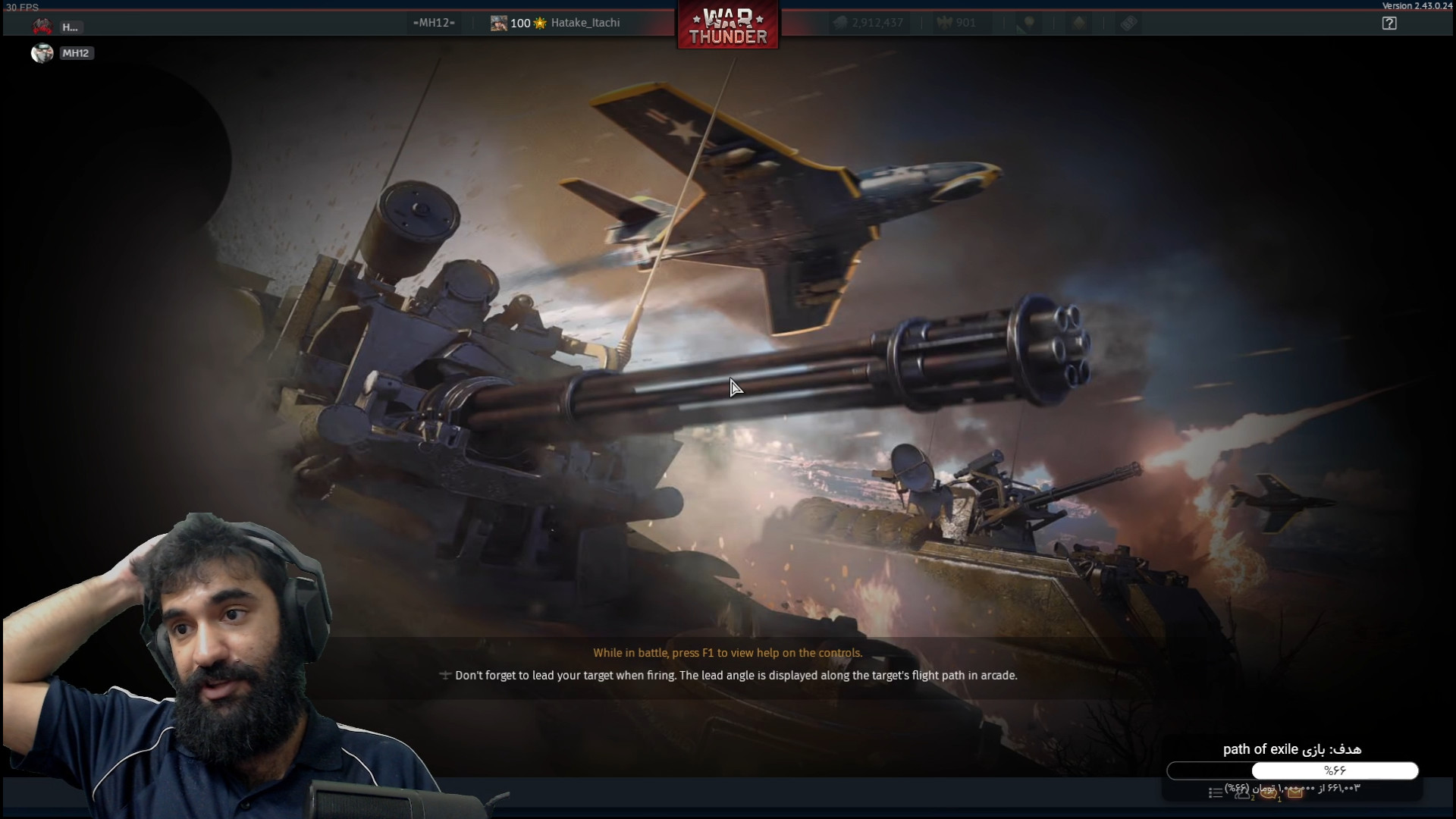Select the first squad member labeled H...
1456x819 pixels.
click(42, 27)
